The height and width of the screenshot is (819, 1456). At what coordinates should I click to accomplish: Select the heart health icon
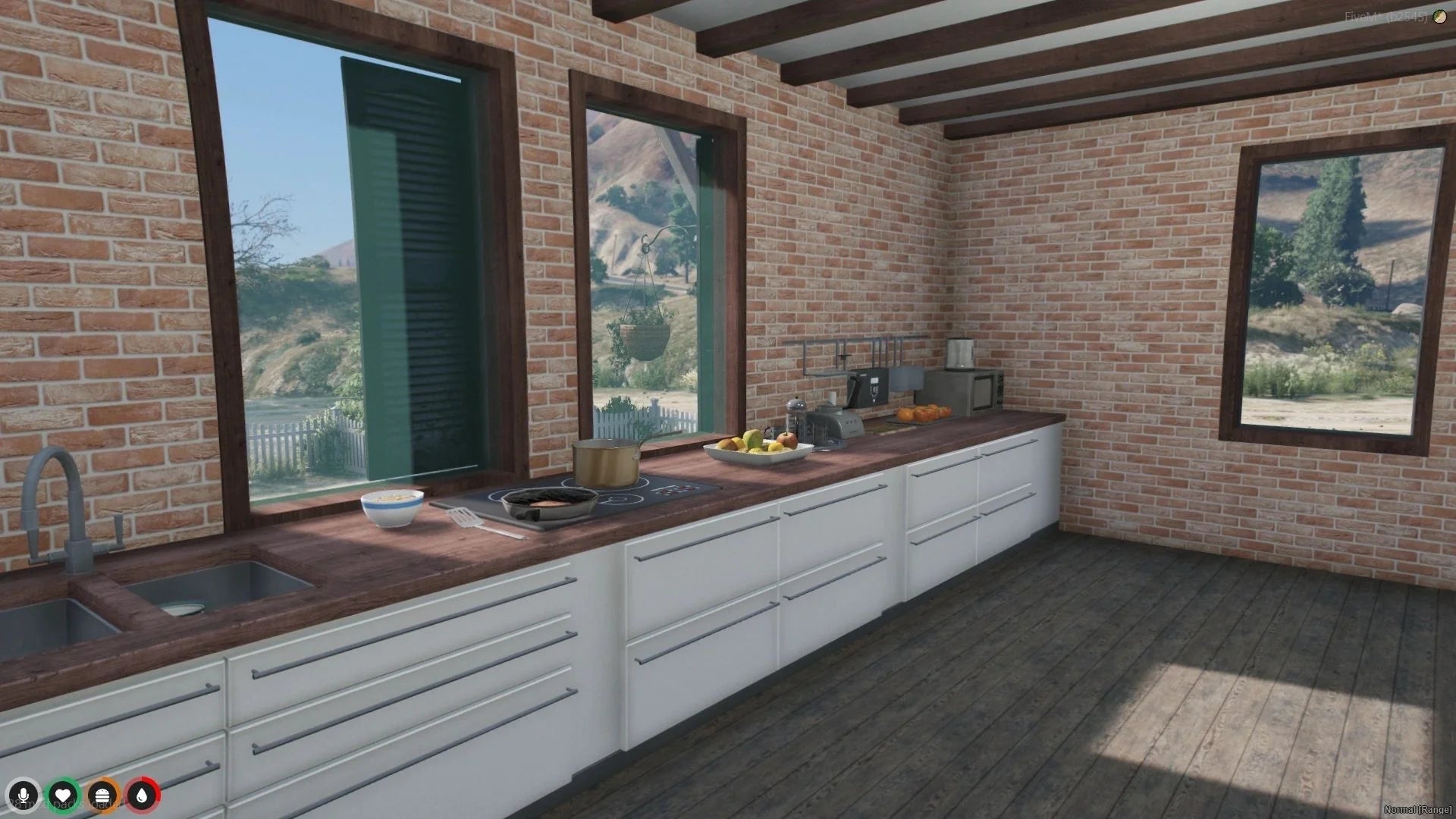click(x=64, y=795)
